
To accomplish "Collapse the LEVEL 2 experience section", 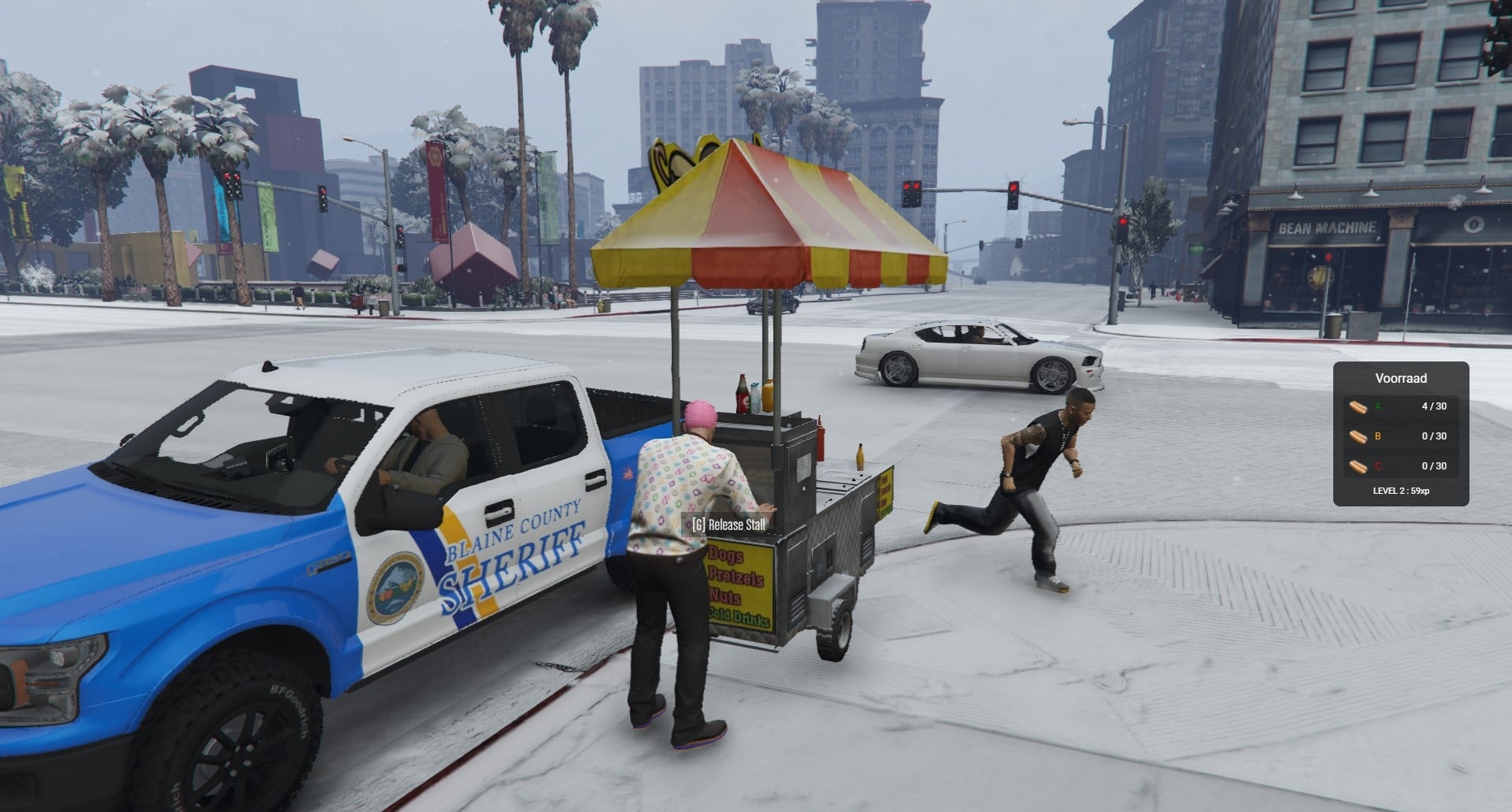I will 1400,489.
